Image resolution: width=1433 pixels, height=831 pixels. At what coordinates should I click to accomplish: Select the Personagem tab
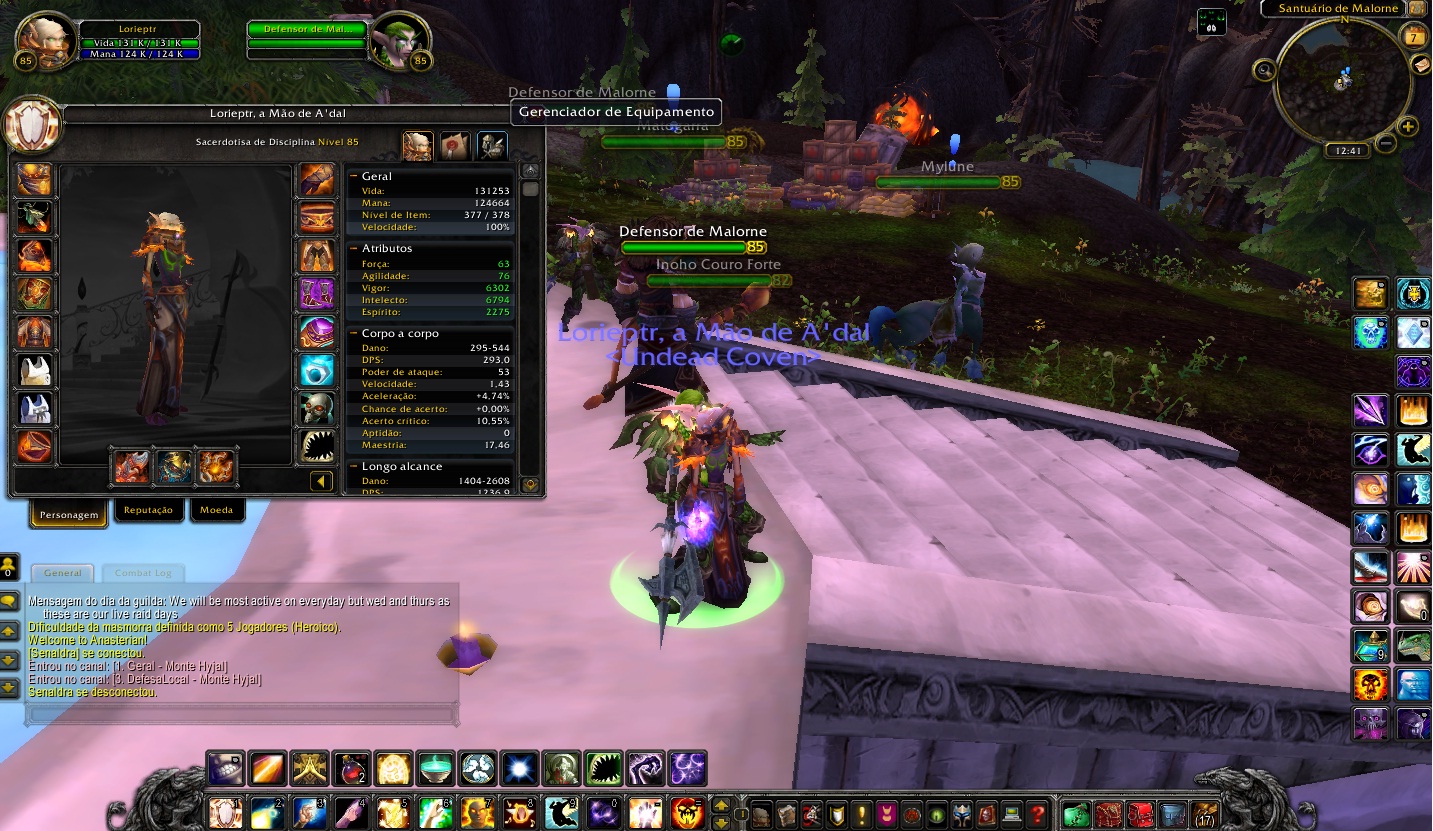tap(69, 515)
